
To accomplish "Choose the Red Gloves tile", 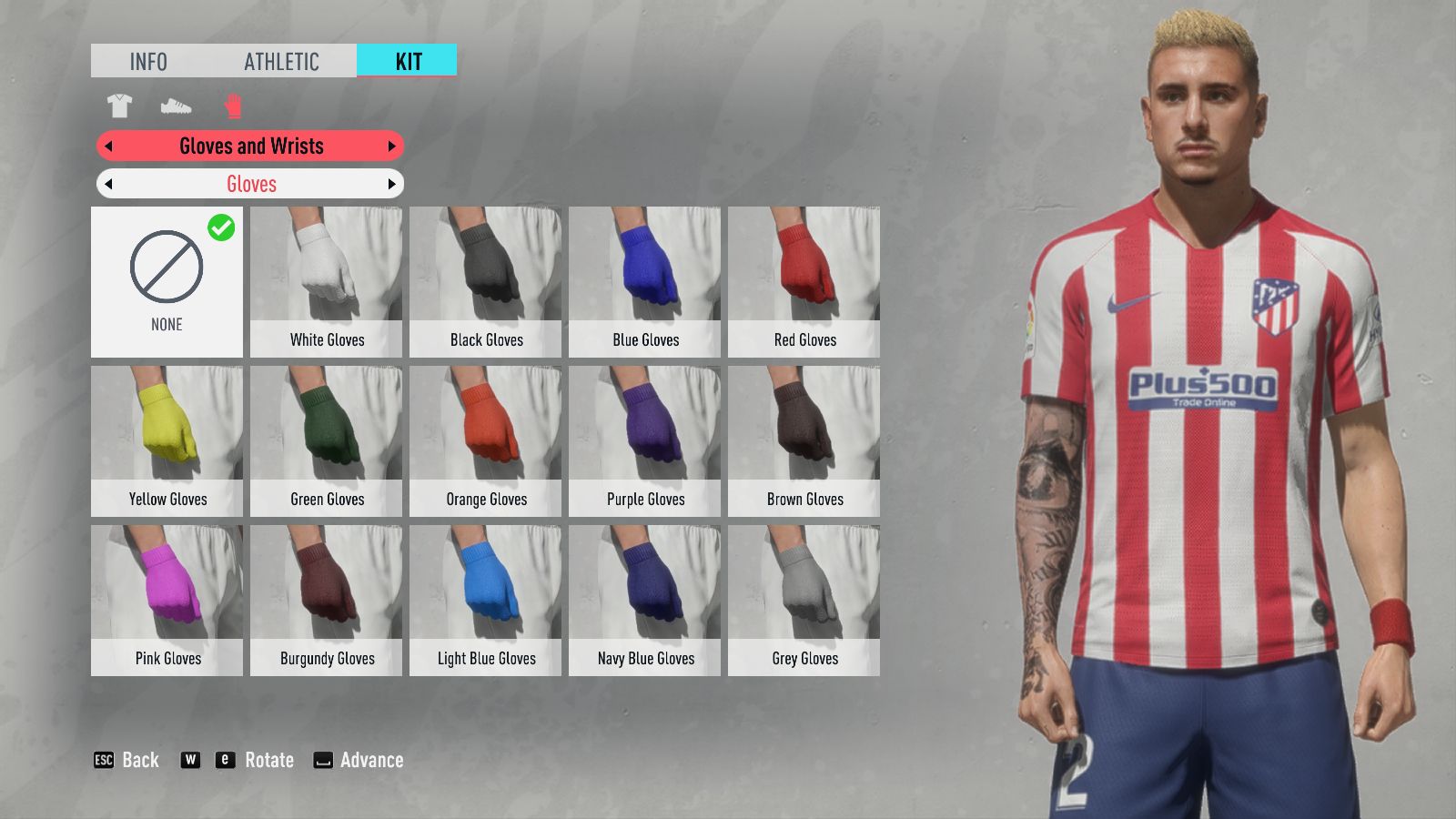I will coord(804,282).
